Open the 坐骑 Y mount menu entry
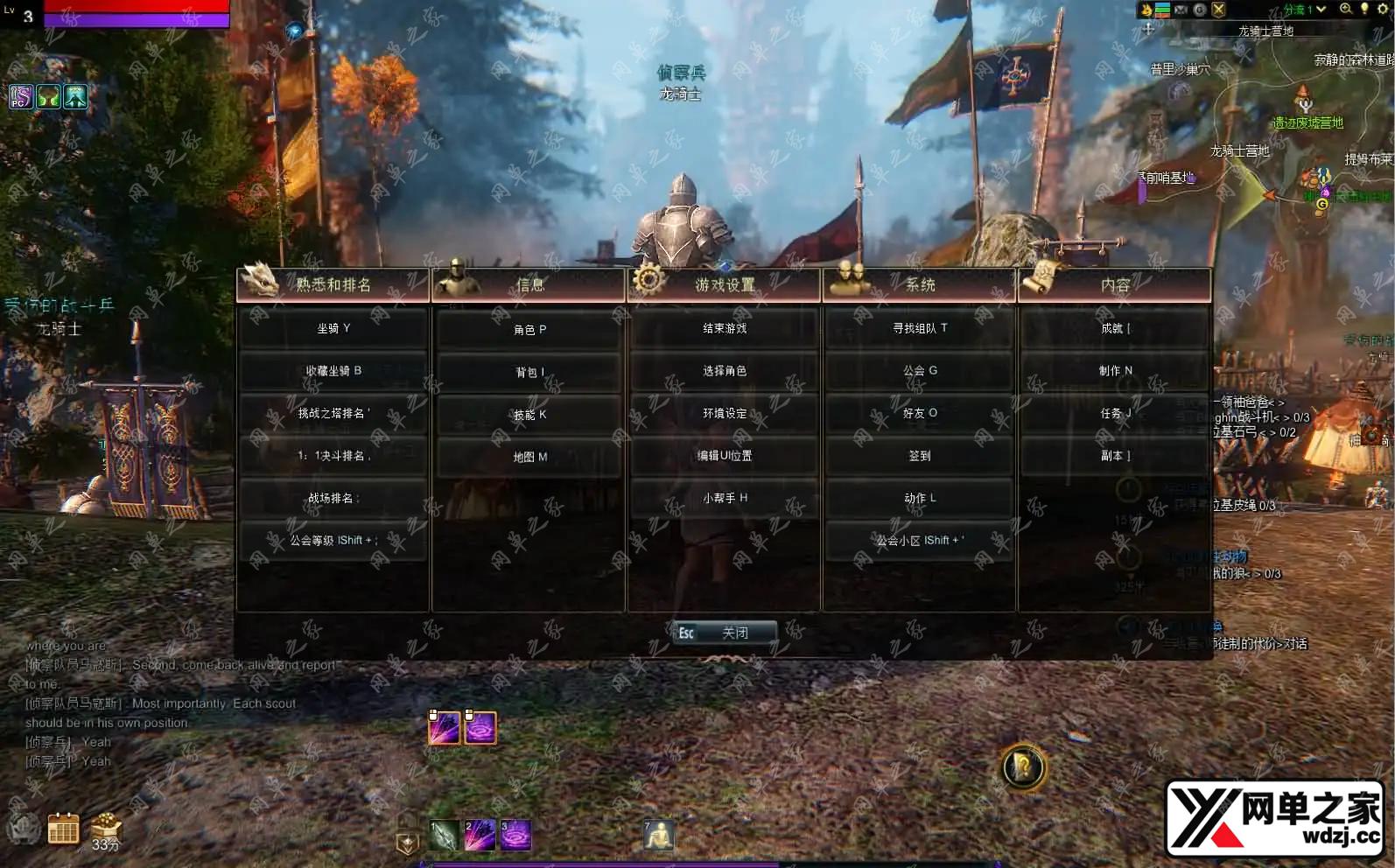This screenshot has width=1395, height=868. [333, 329]
